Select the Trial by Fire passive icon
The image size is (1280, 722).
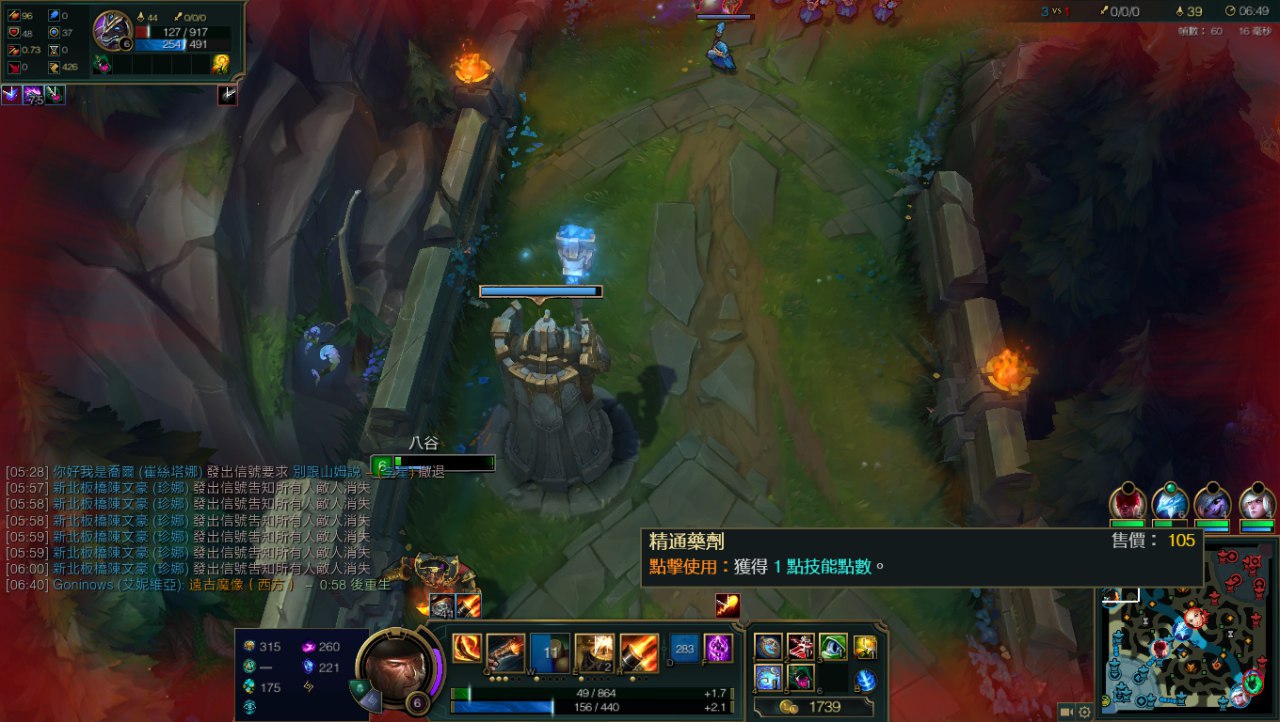(465, 648)
